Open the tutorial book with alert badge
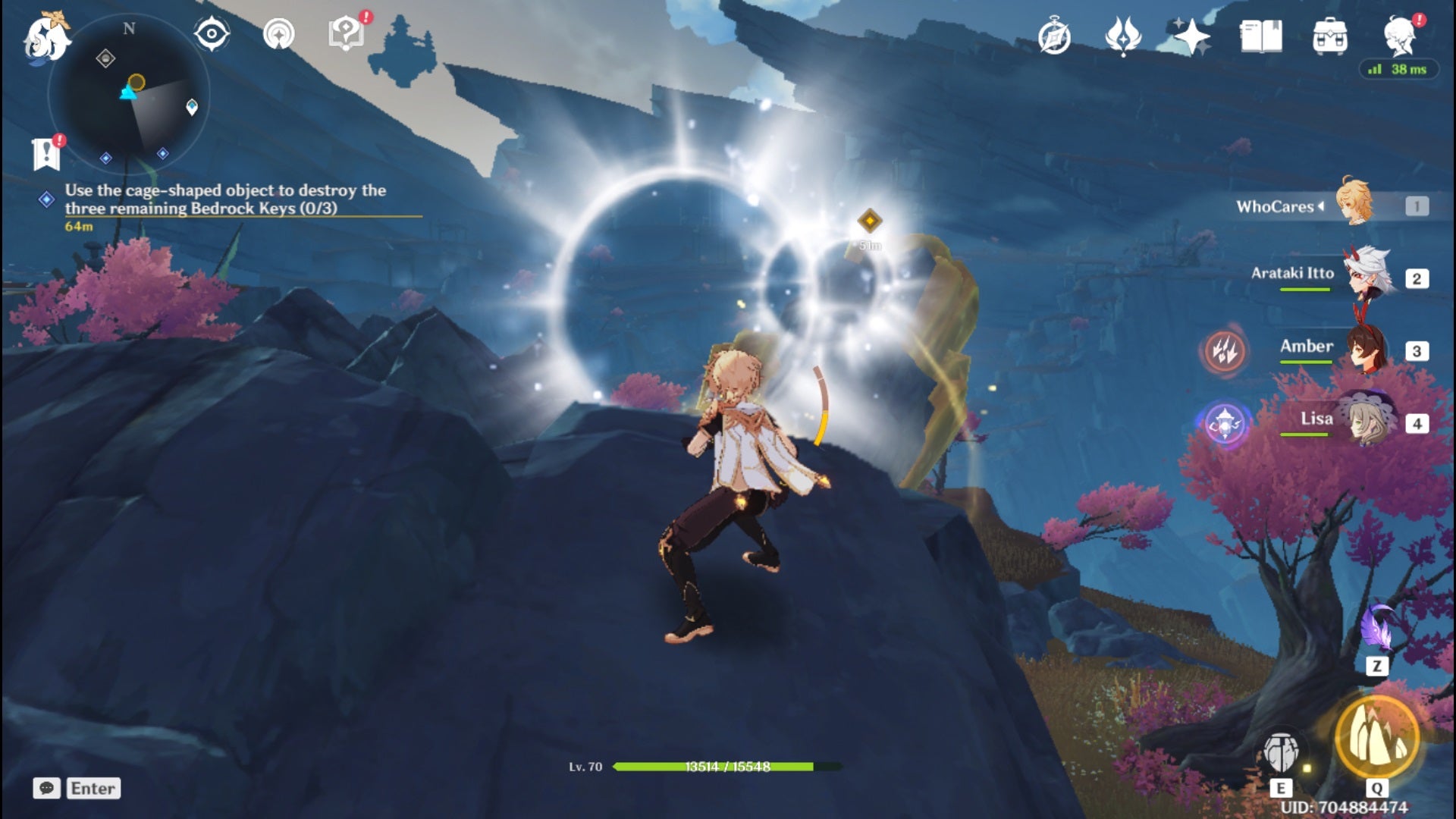Viewport: 1456px width, 819px height. tap(347, 33)
